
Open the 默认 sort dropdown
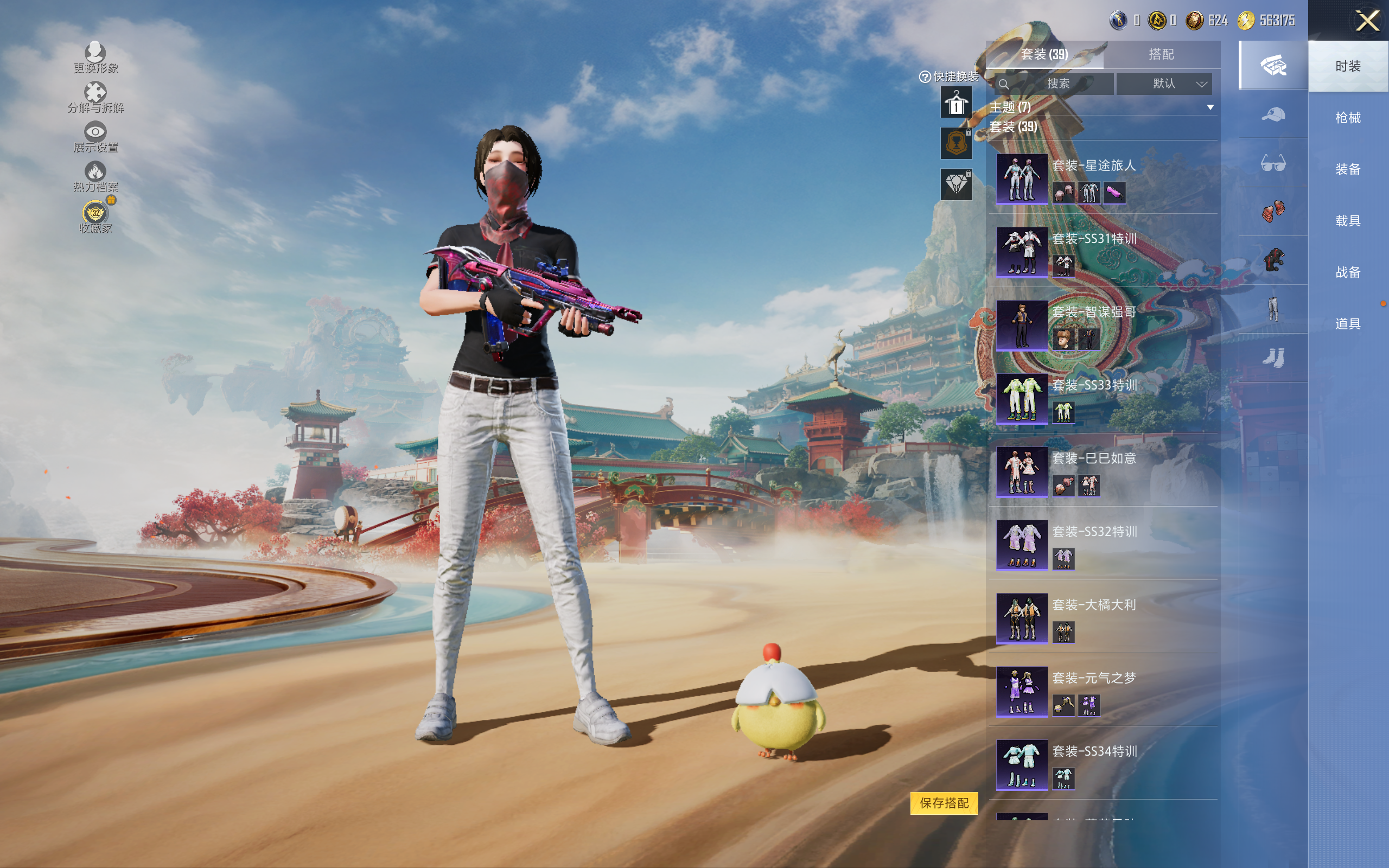[x=1164, y=84]
